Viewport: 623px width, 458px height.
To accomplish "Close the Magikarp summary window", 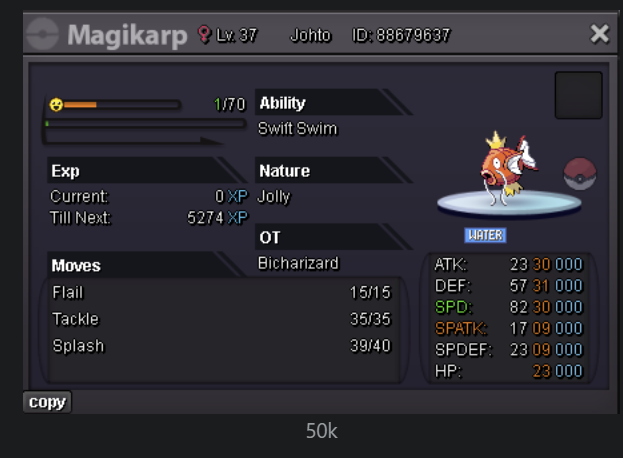I will click(x=599, y=35).
